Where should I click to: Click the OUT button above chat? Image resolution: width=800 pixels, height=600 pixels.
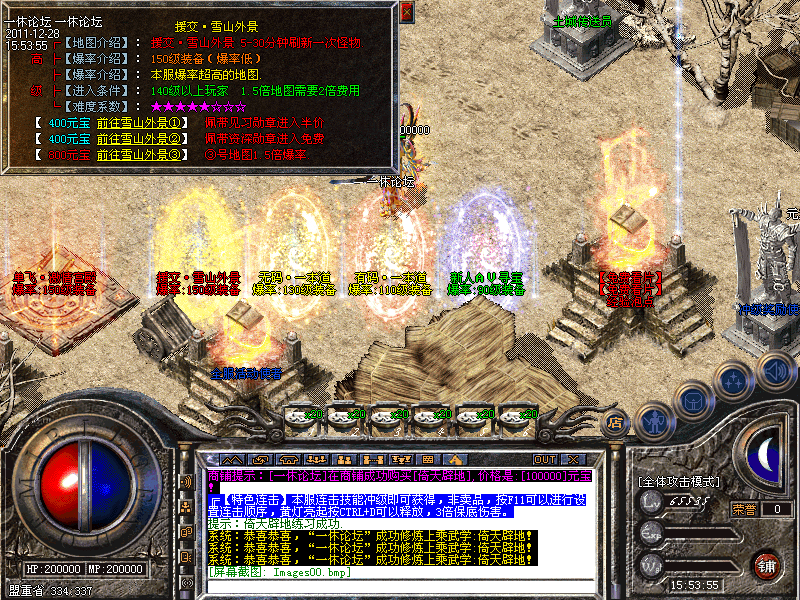[x=545, y=459]
